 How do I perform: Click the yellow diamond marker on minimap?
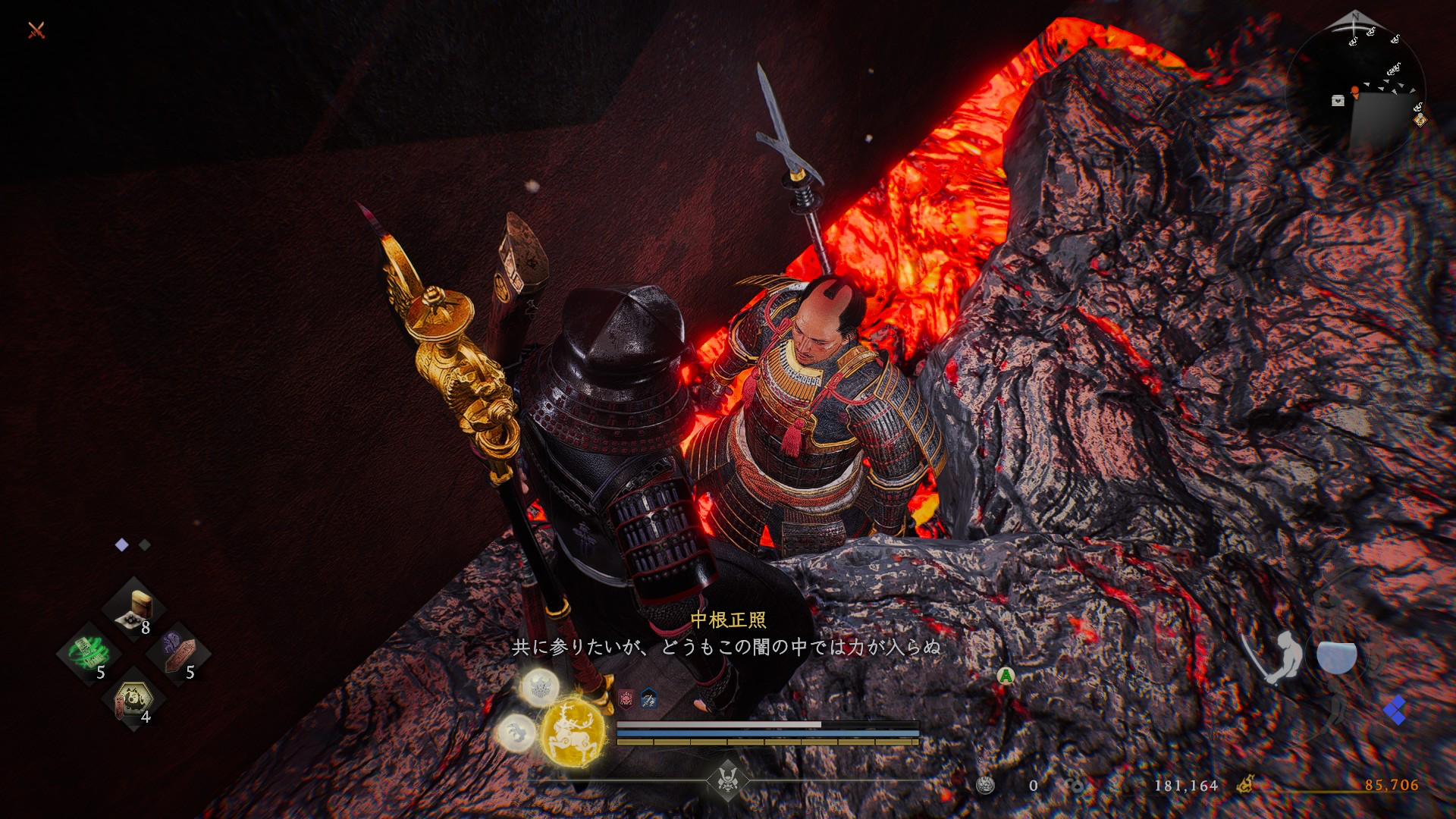click(1420, 120)
